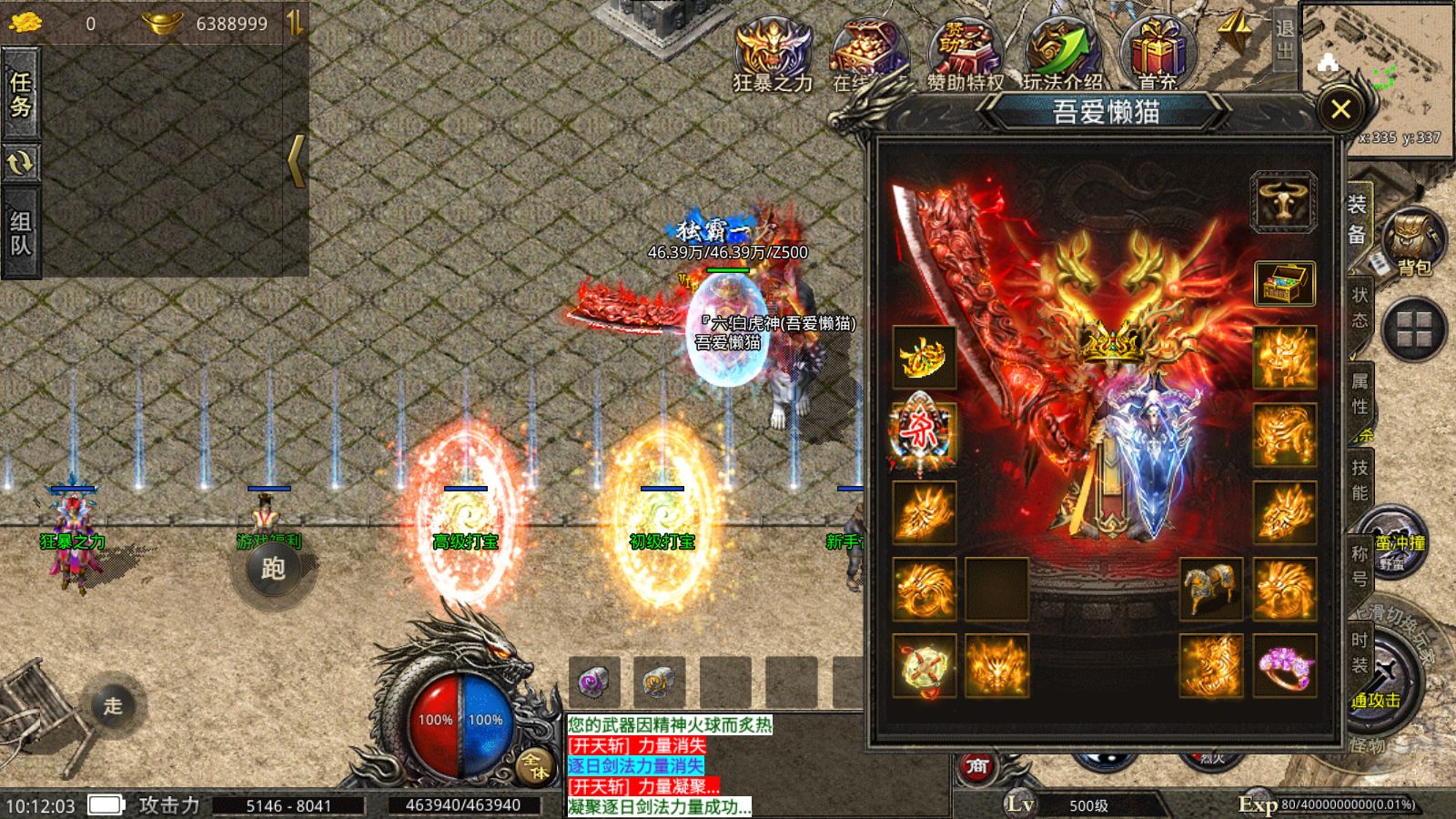Image resolution: width=1456 pixels, height=819 pixels.
Task: Switch to the 状态 status tab
Action: pos(1360,307)
